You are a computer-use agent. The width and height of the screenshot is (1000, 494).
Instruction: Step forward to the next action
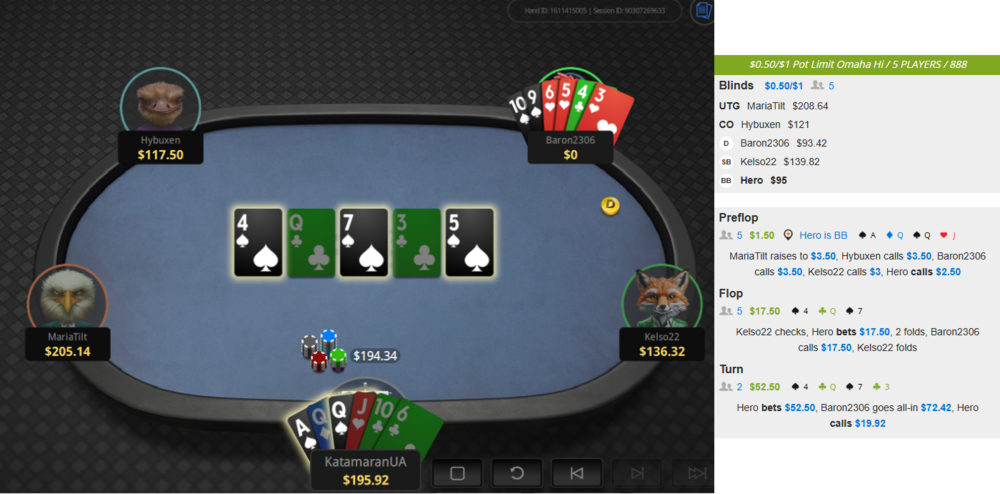pyautogui.click(x=636, y=473)
